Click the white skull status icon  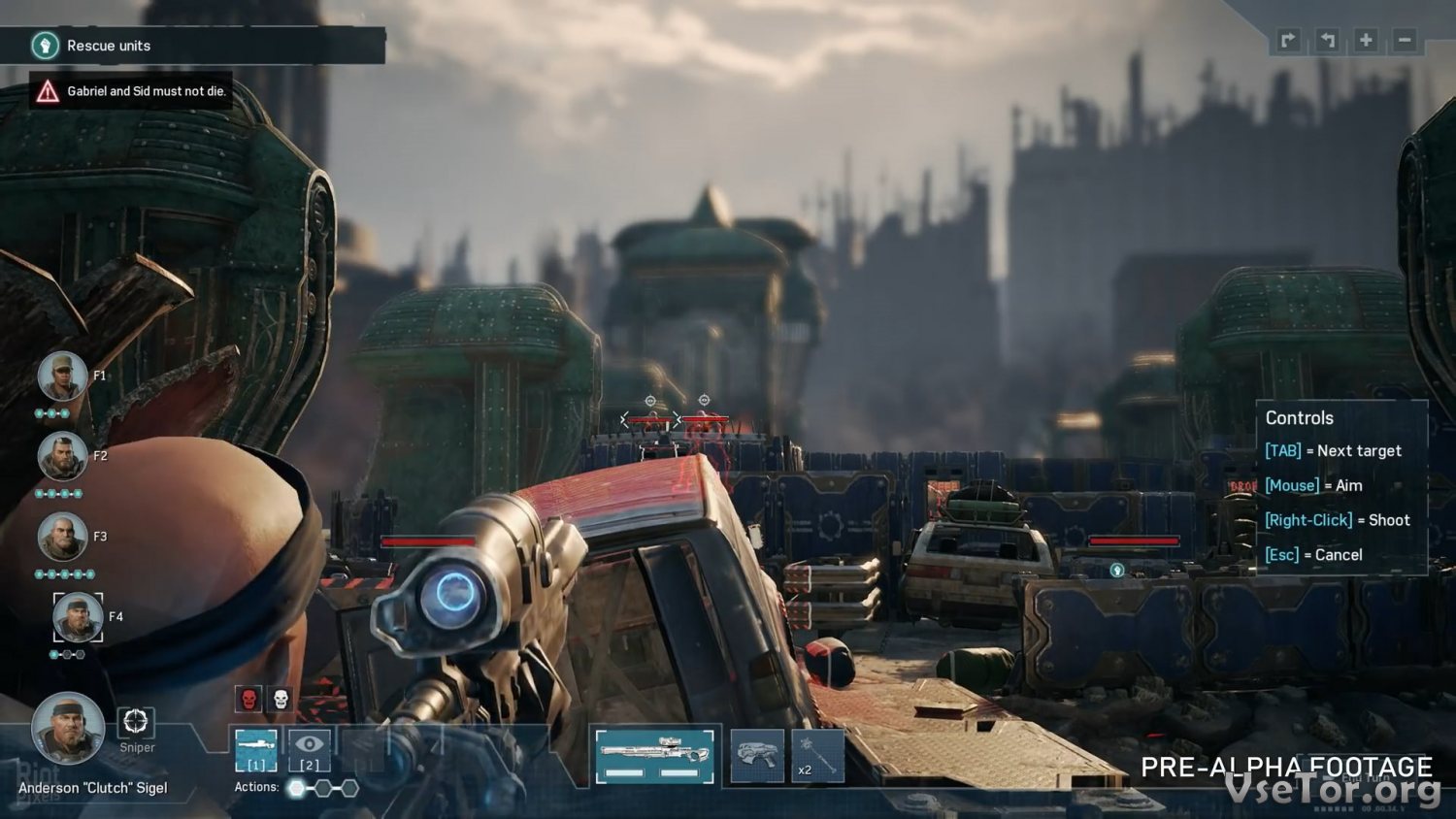point(281,699)
